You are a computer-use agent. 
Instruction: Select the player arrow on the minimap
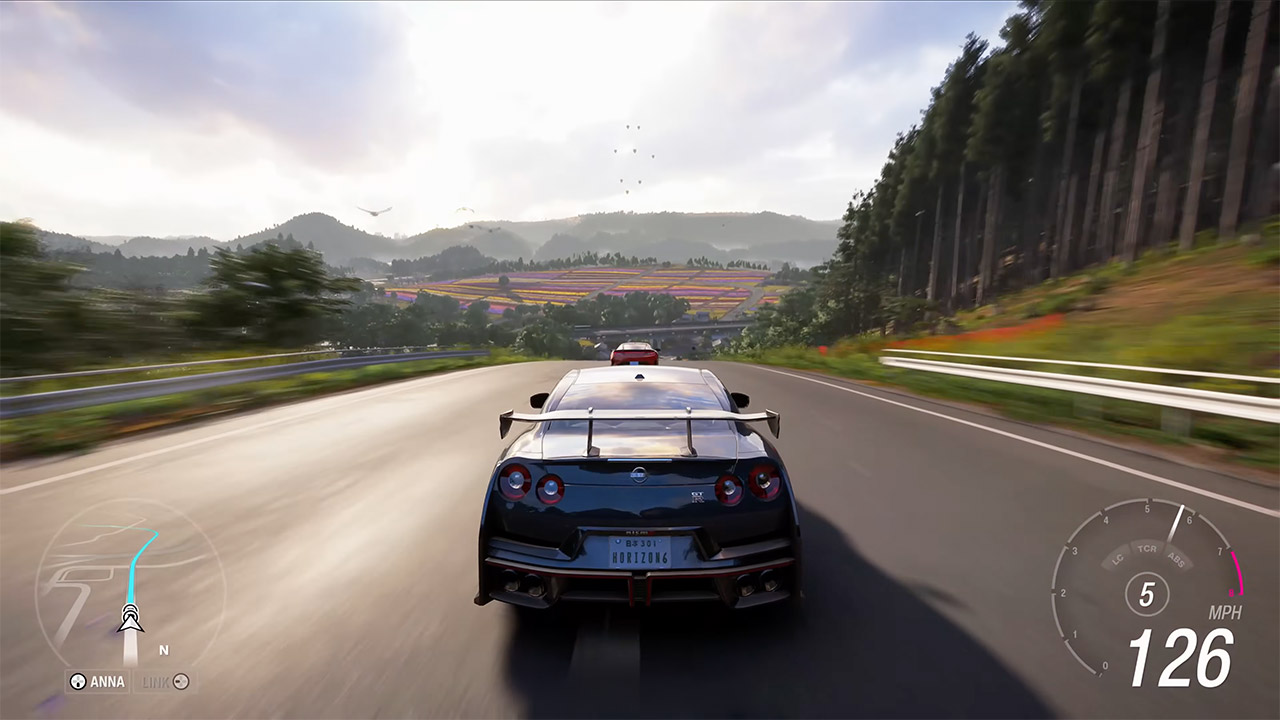coord(129,622)
